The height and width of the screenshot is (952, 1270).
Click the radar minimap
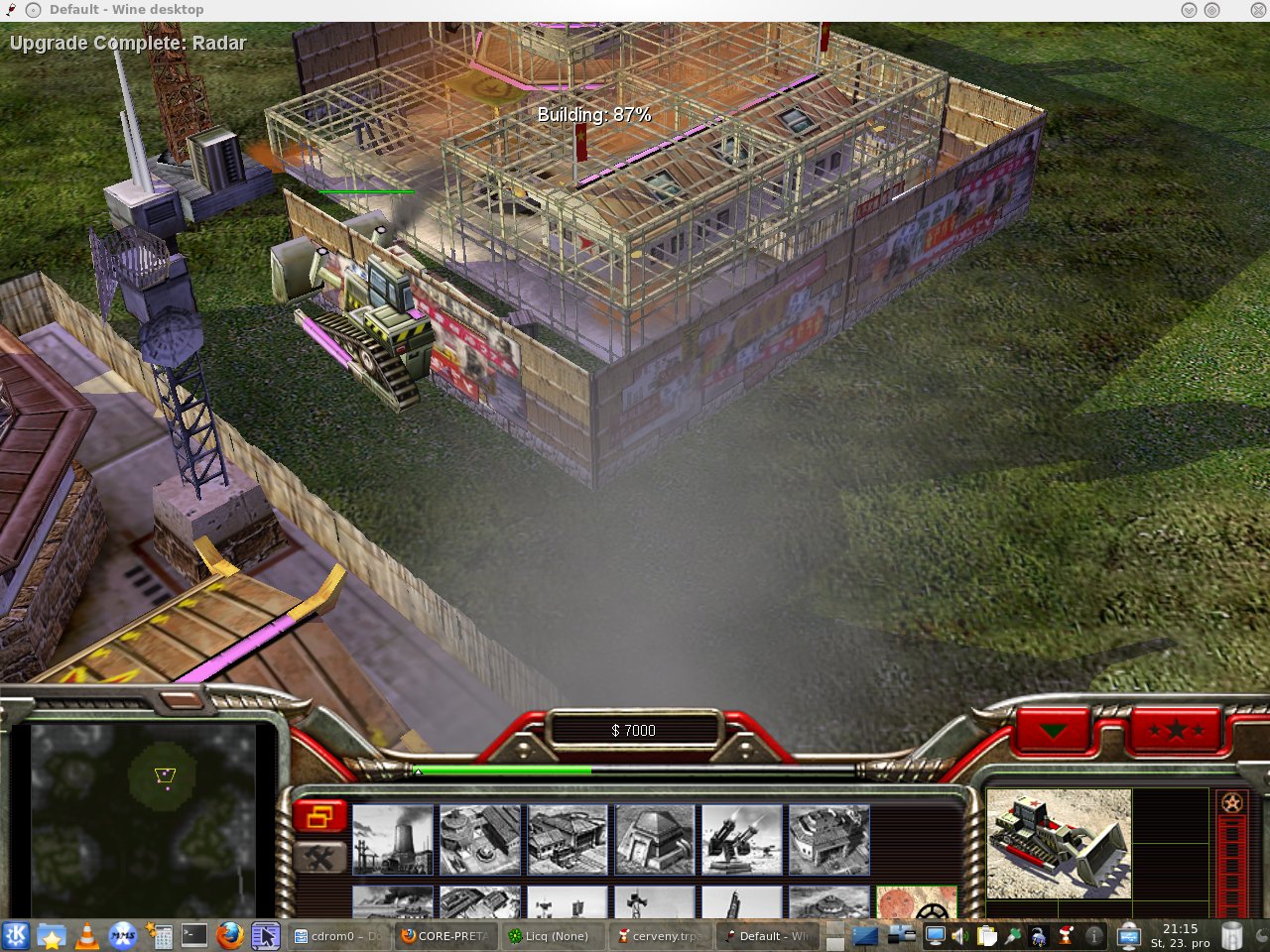point(144,819)
